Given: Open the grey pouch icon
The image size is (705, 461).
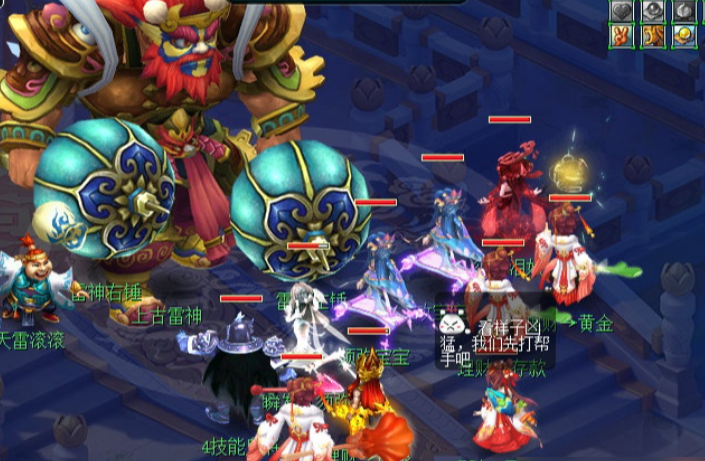Looking at the screenshot, I should click(x=683, y=11).
